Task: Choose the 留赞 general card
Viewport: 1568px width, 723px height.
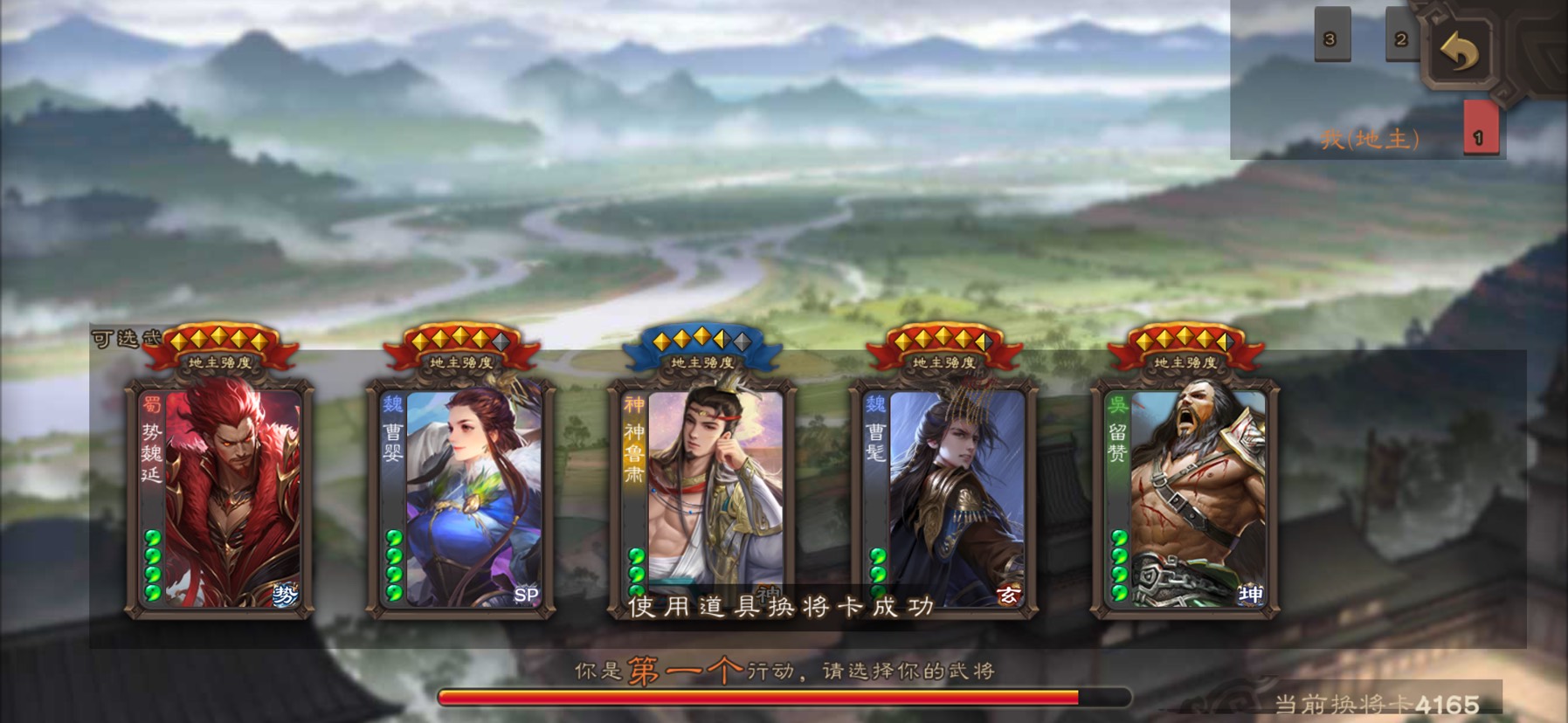Action: pyautogui.click(x=1185, y=498)
